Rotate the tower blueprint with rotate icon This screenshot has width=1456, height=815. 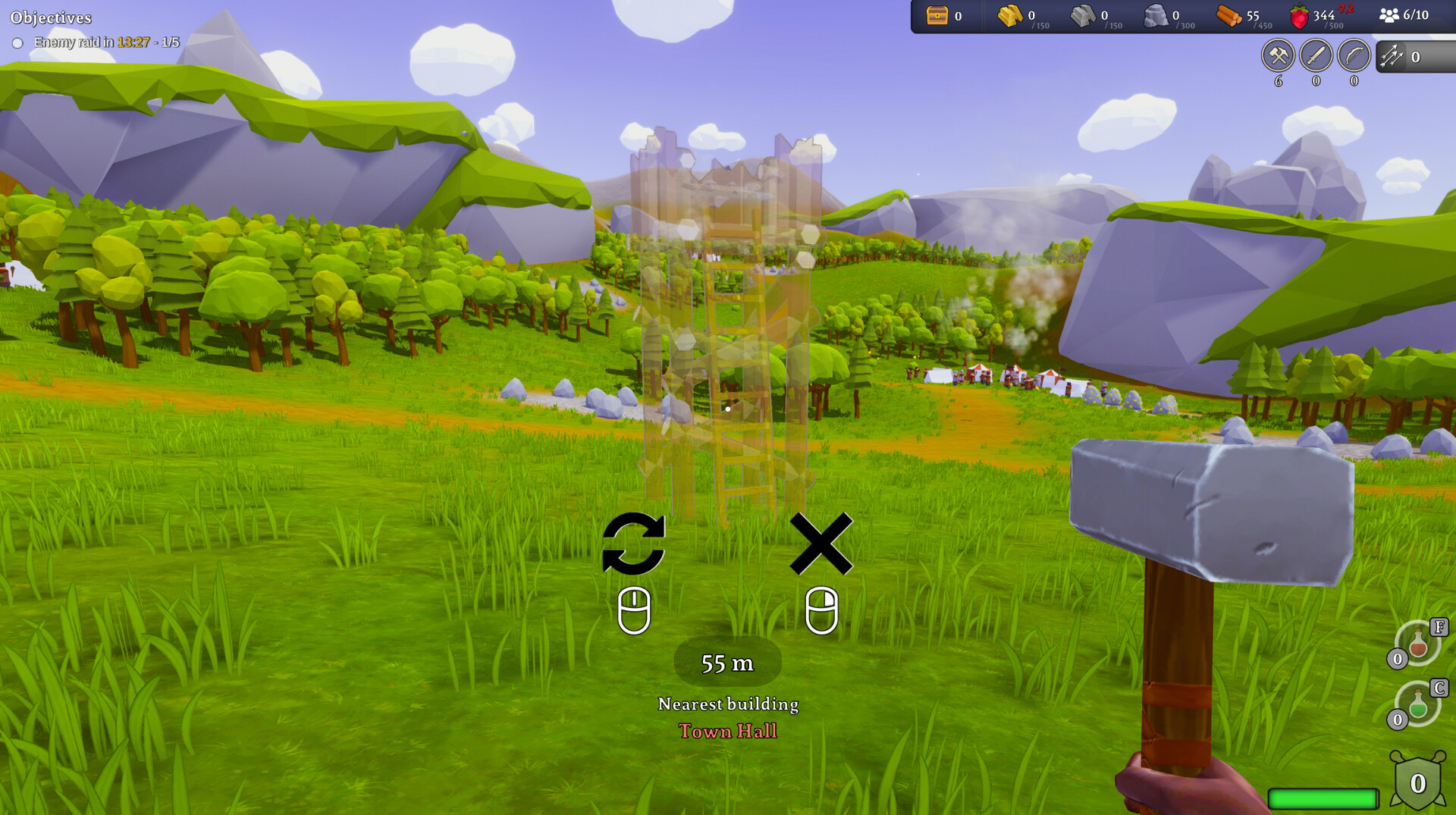(635, 544)
